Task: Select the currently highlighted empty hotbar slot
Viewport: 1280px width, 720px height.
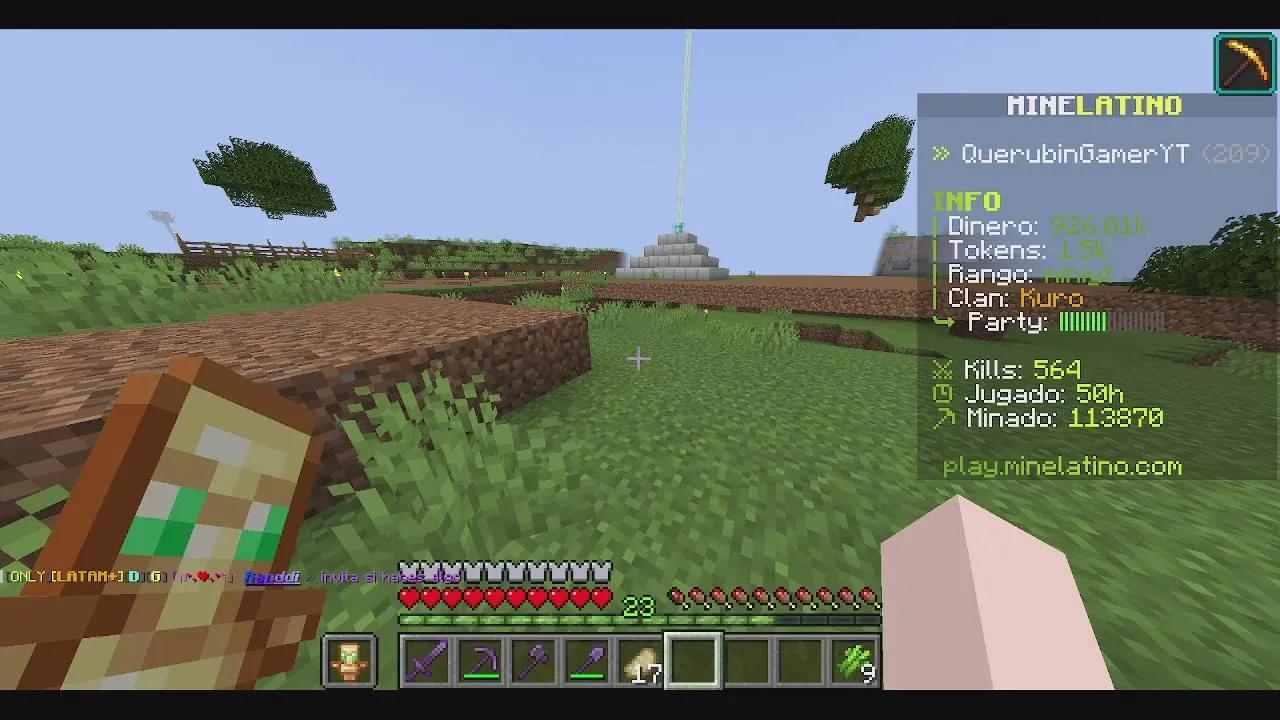Action: point(694,658)
